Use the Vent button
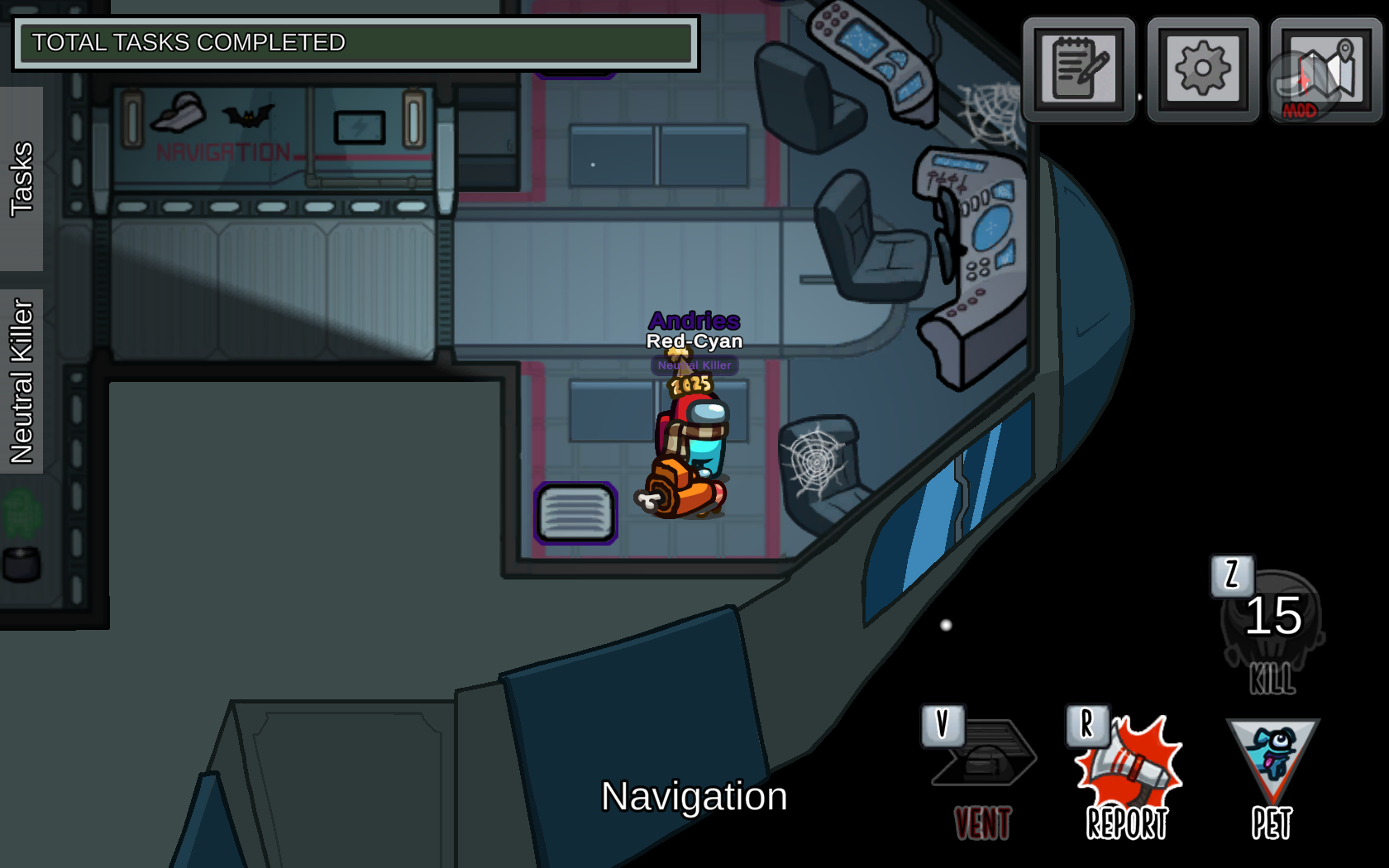This screenshot has height=868, width=1389. [983, 773]
